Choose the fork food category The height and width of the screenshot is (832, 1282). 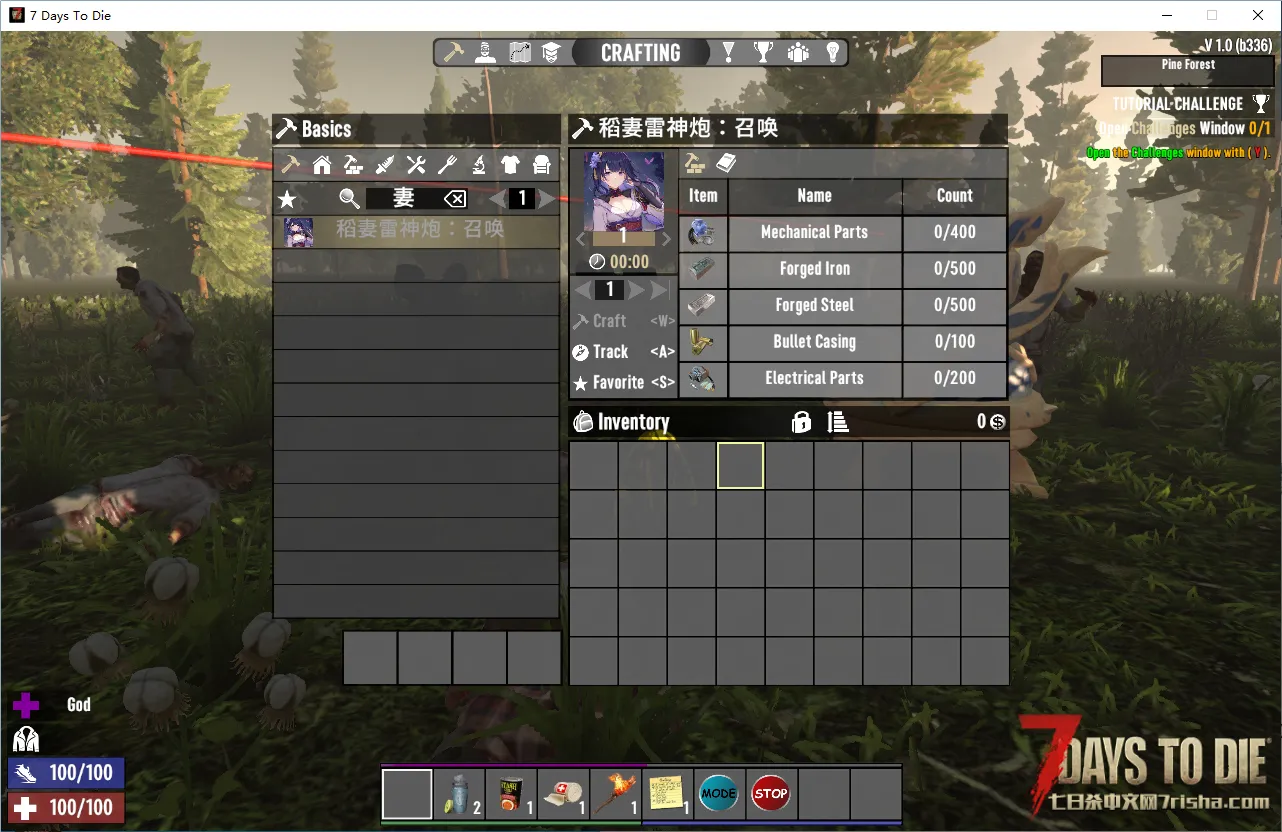(447, 165)
